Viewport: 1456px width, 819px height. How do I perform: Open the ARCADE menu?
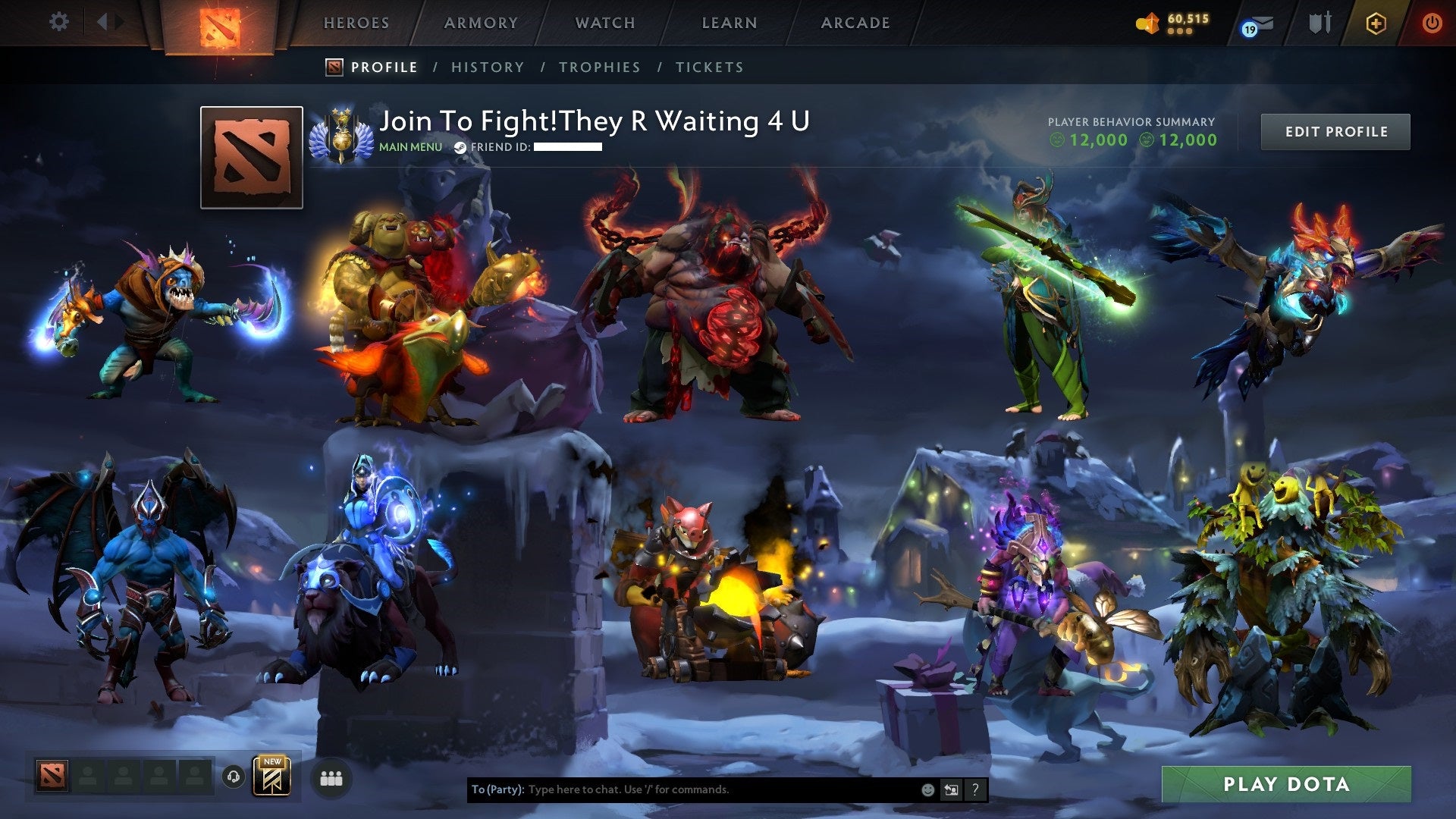[855, 23]
